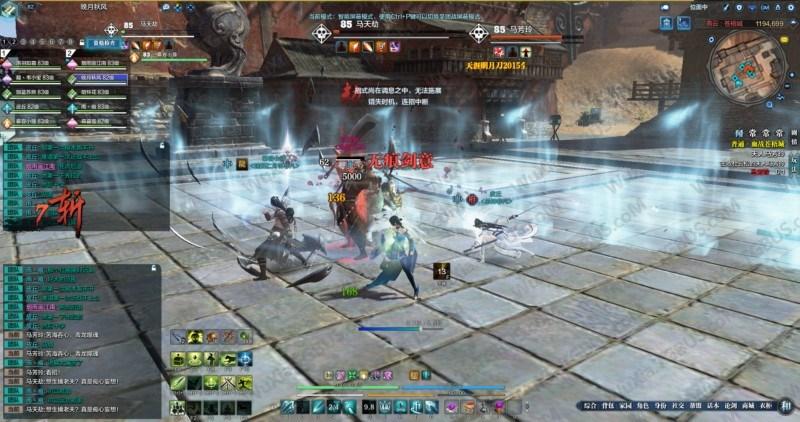800x422 pixels.
Task: Open the 角色 character menu
Action: (x=641, y=406)
